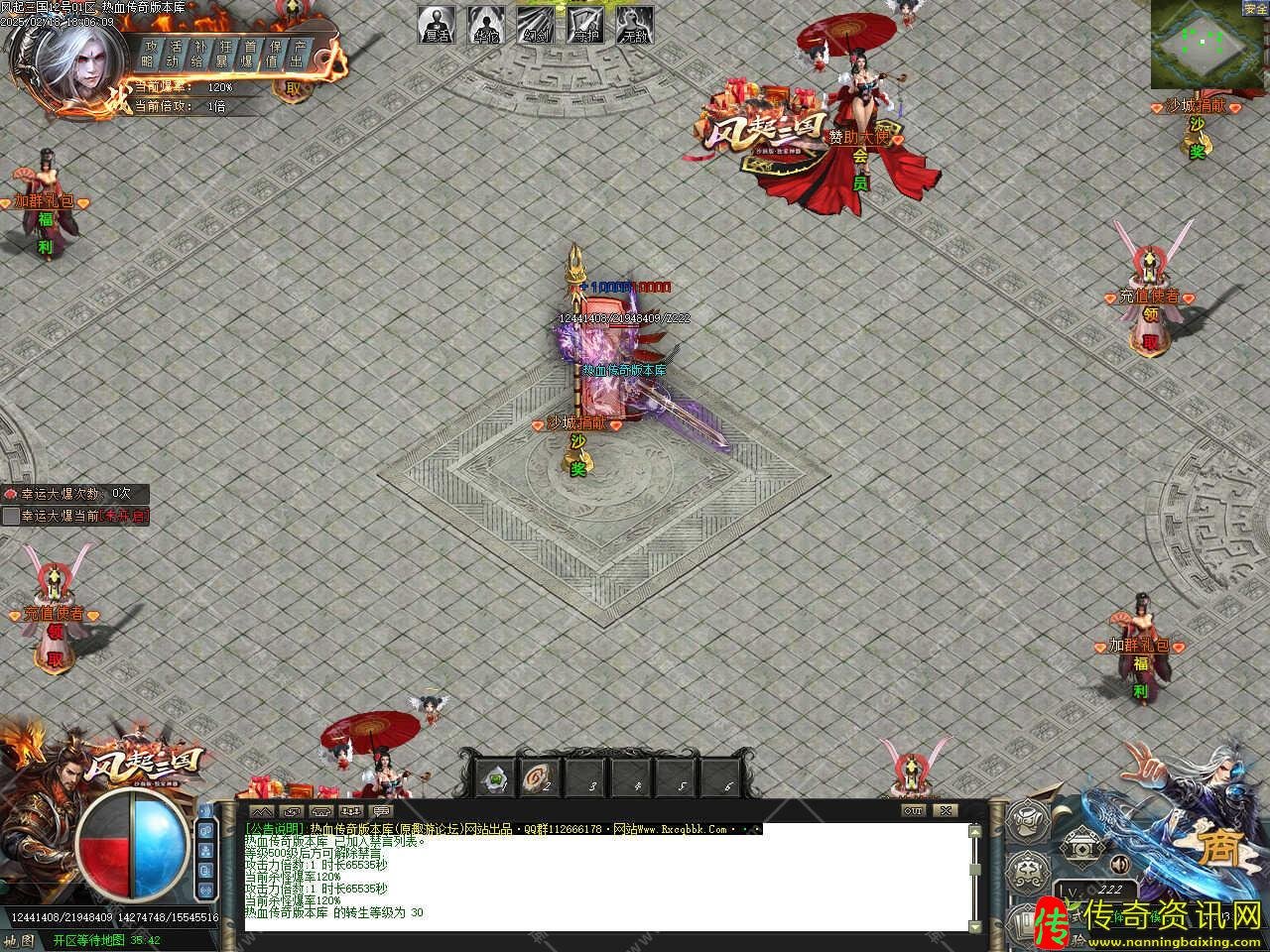Viewport: 1270px width, 952px height.
Task: Open the helmet-shaped character equipment icon
Action: (x=1027, y=821)
